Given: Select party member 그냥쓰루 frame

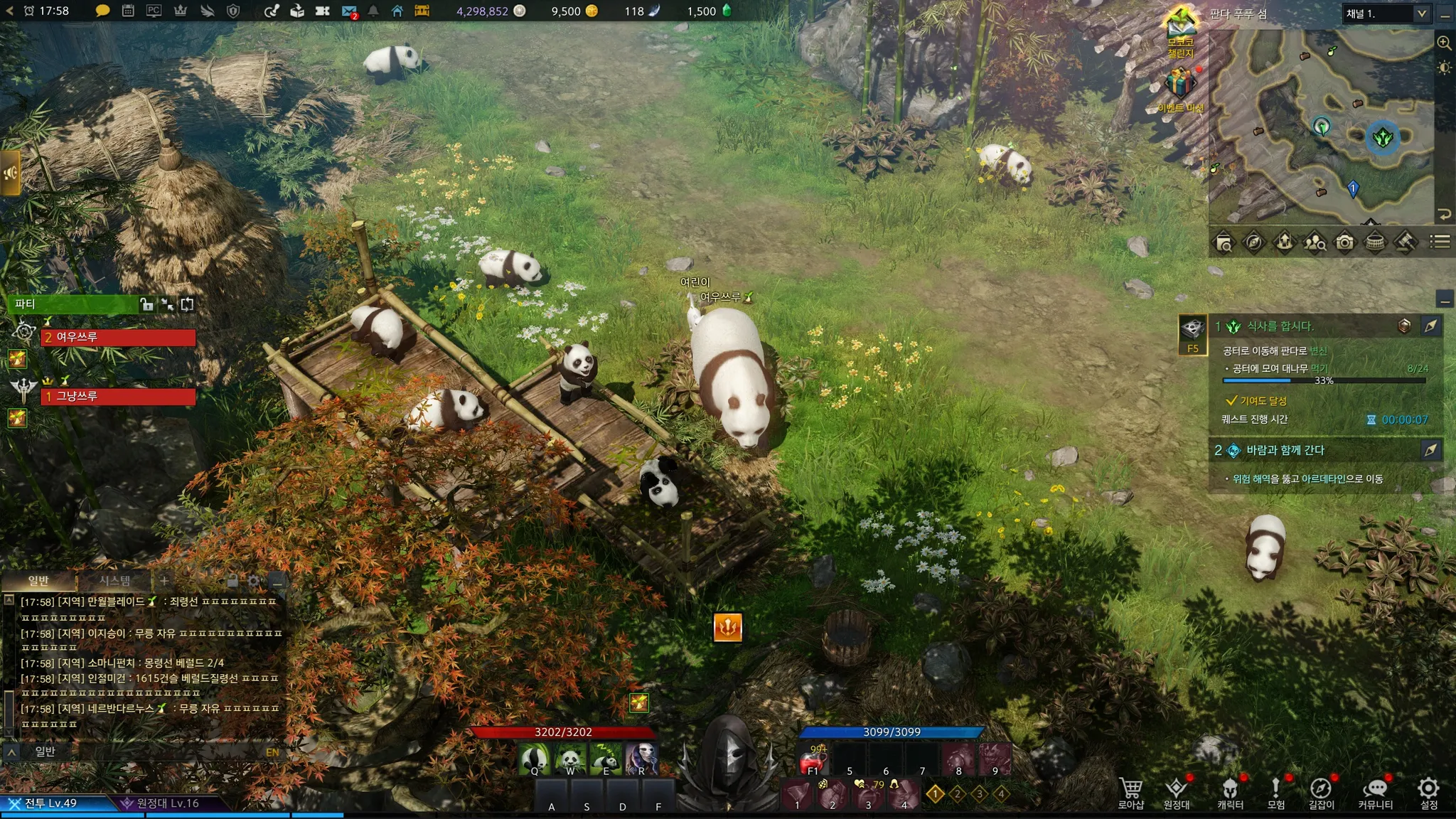Looking at the screenshot, I should (x=118, y=396).
